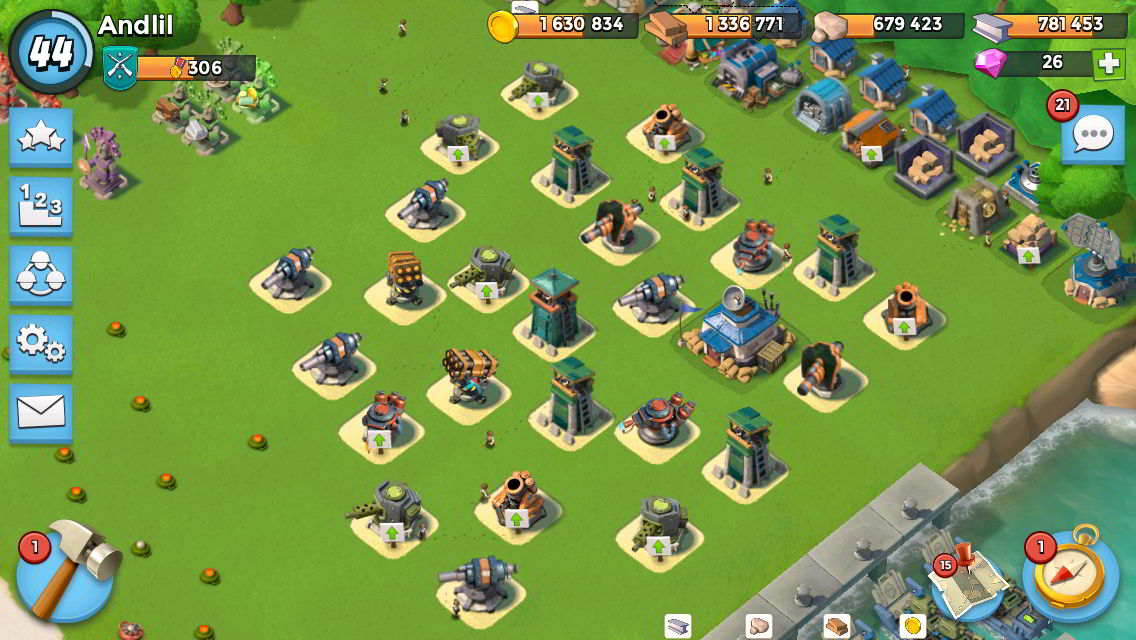Open the friends group button
This screenshot has height=640, width=1136.
pos(41,275)
